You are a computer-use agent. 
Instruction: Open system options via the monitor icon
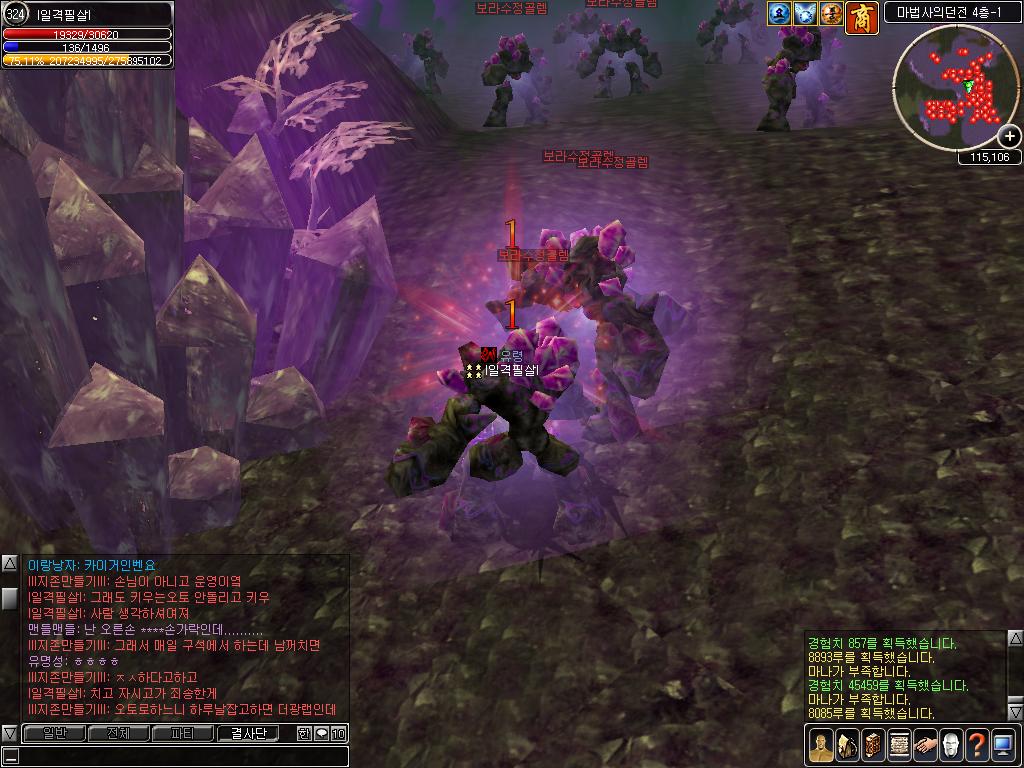1003,745
